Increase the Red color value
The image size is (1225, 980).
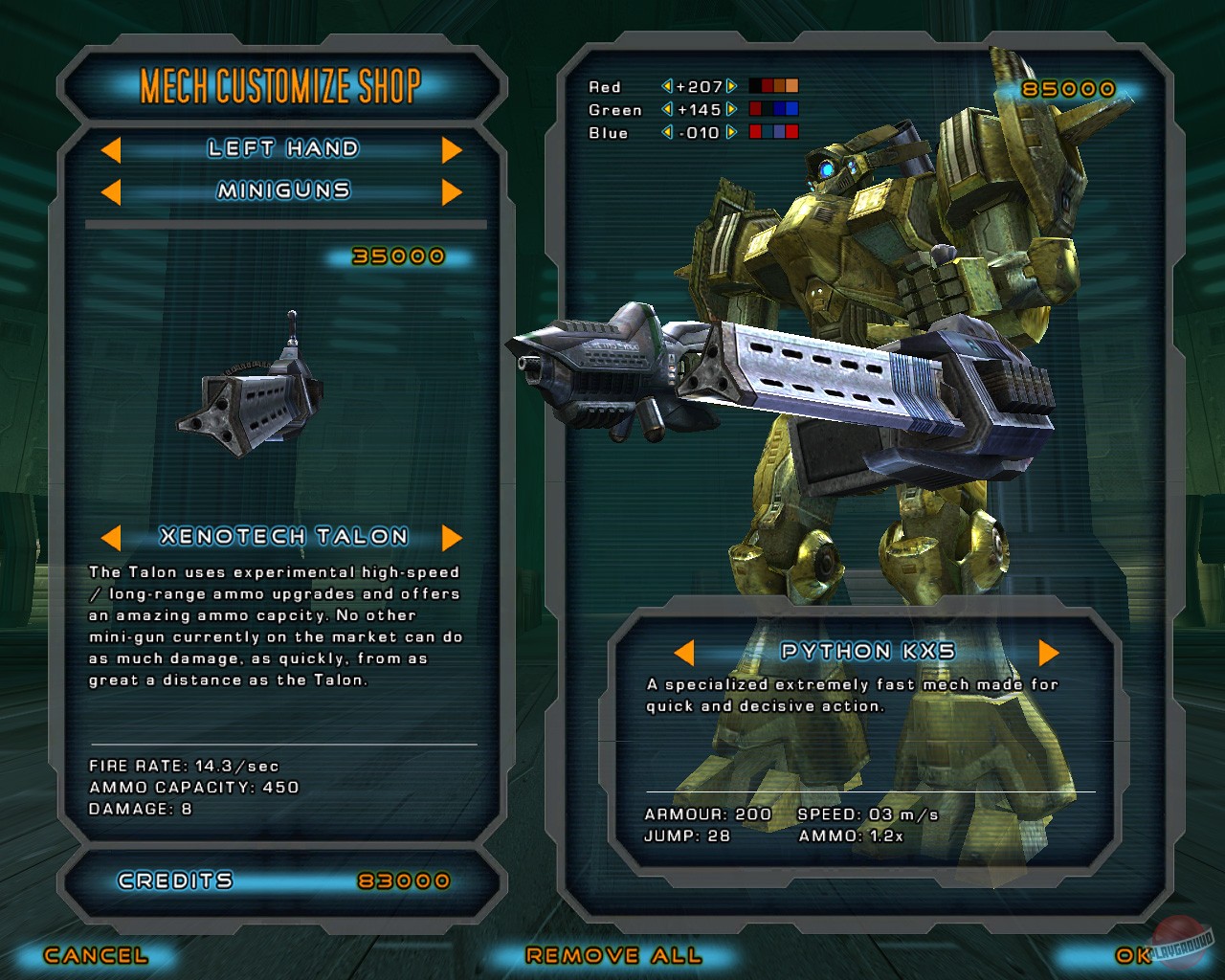tap(730, 86)
